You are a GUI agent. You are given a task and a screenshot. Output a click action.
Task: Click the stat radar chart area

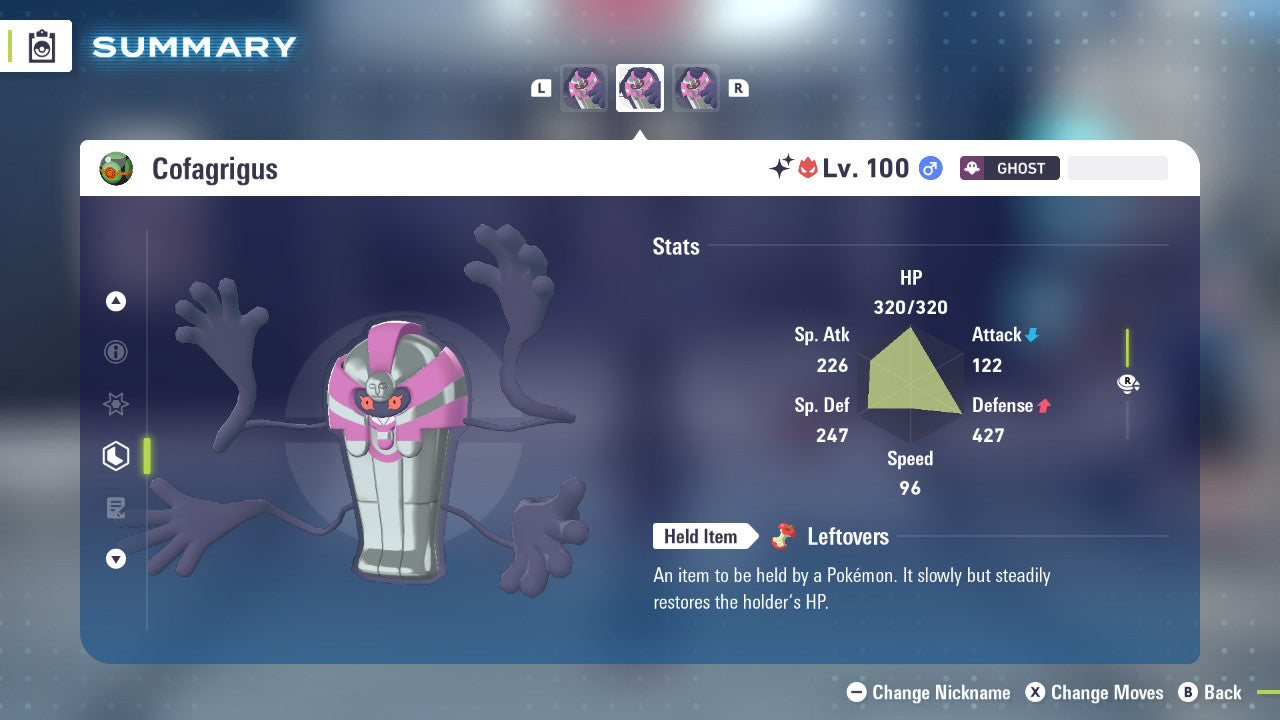click(910, 383)
